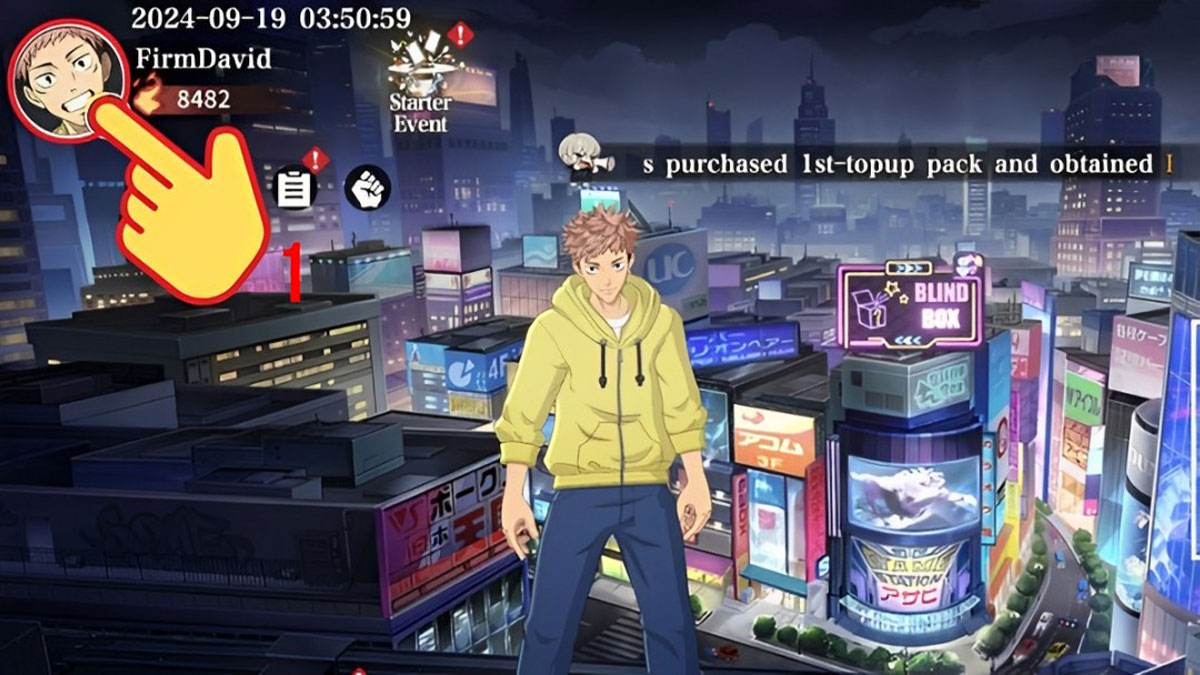Open the neon Blind Box sign

click(x=908, y=304)
